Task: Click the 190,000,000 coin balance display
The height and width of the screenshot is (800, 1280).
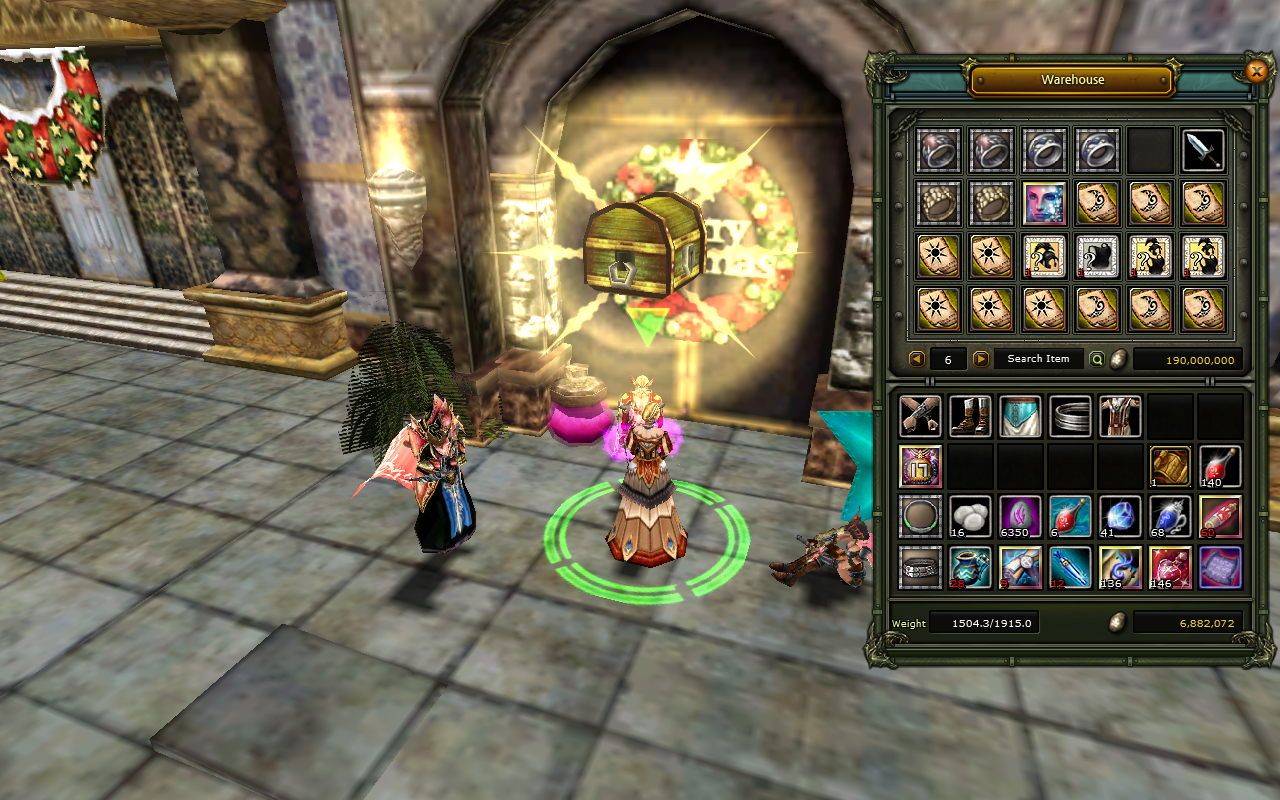Action: pos(1188,359)
